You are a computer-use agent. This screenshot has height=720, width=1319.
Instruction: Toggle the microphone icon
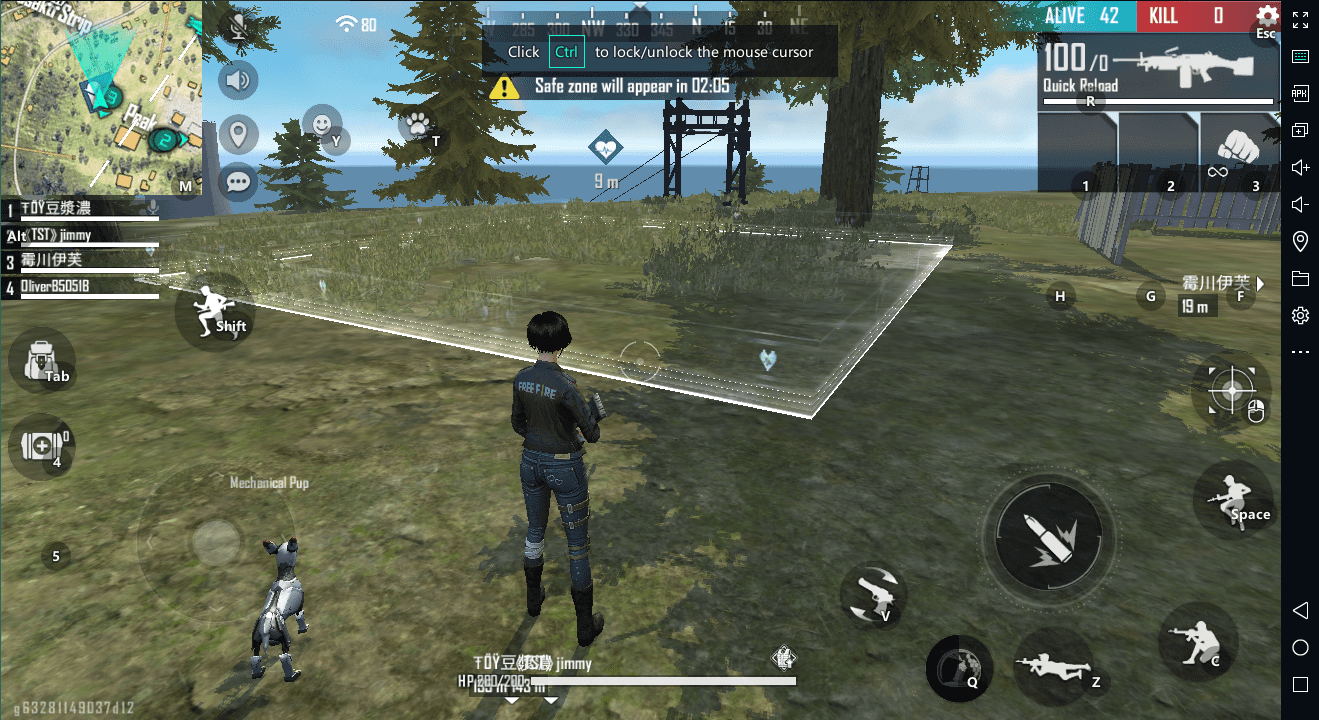238,26
